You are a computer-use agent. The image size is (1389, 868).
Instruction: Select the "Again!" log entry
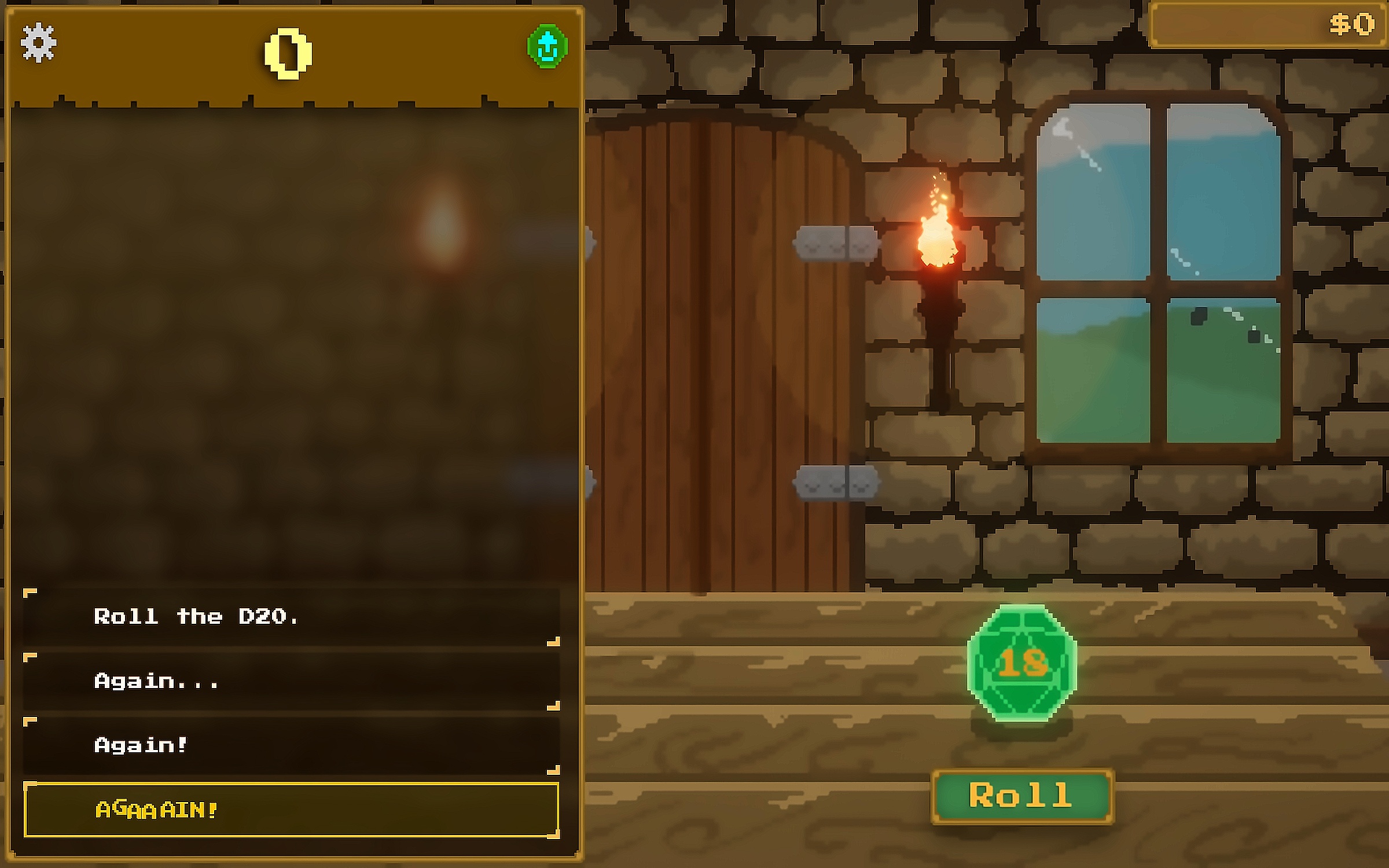(x=291, y=745)
